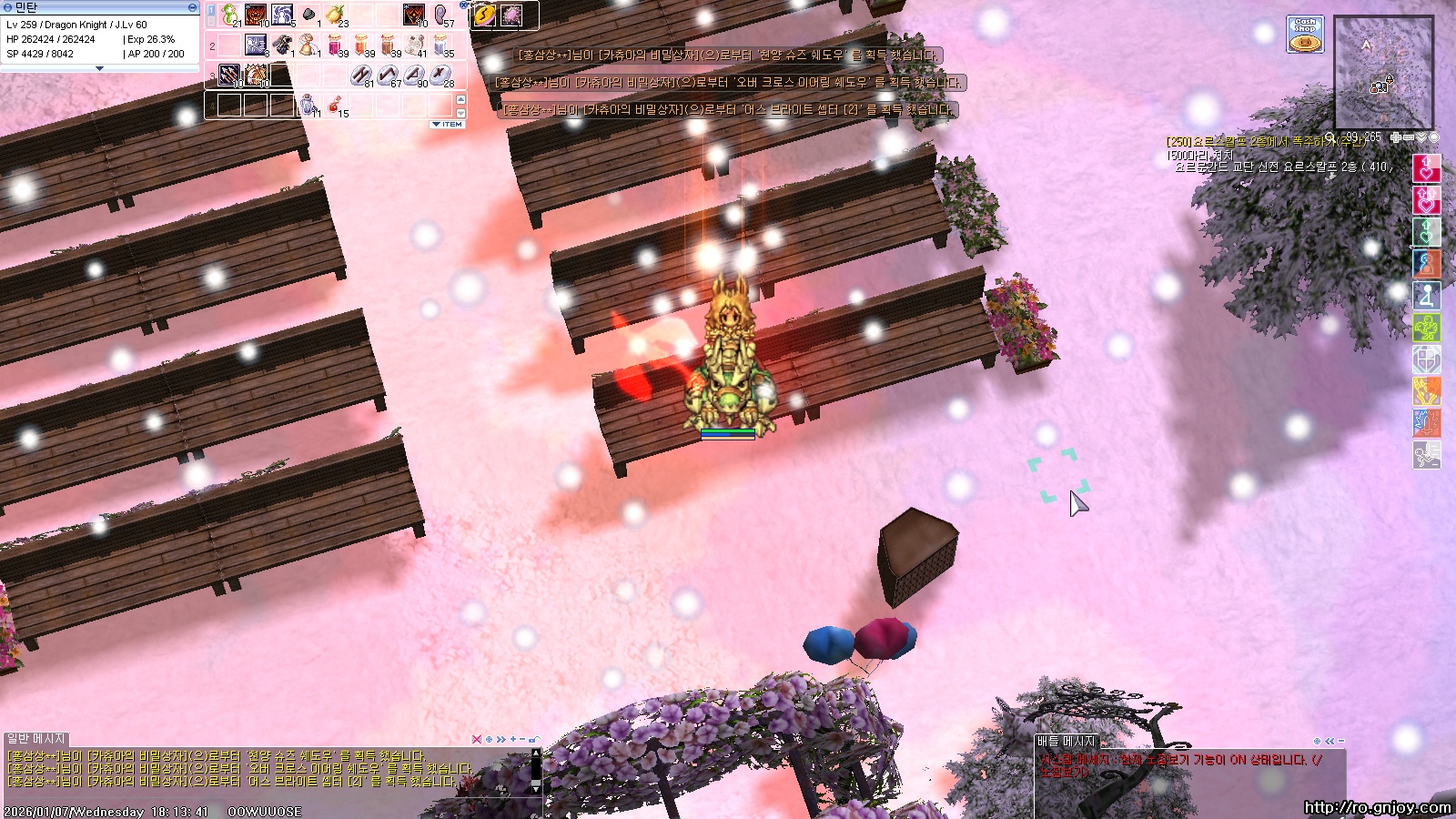Zoom out the minimap with minus button
This screenshot has height=819, width=1456.
click(x=1409, y=137)
